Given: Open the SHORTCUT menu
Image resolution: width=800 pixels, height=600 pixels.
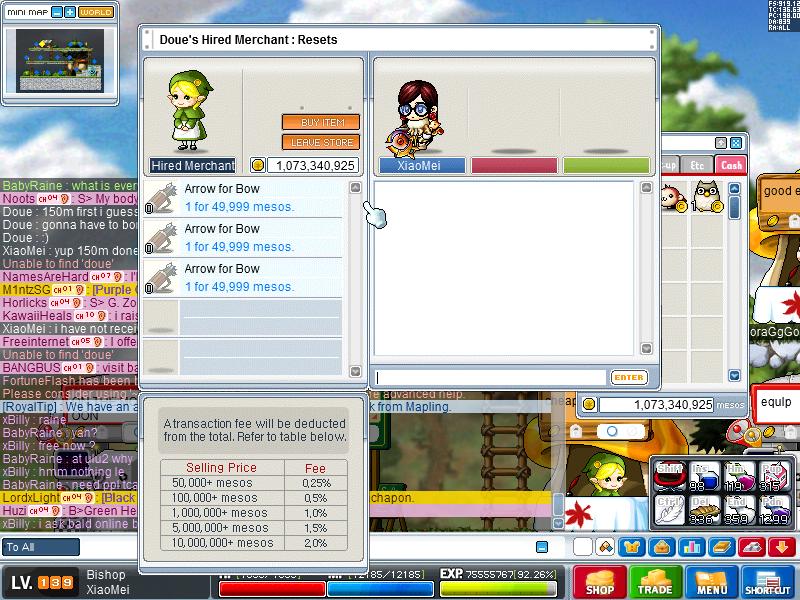Looking at the screenshot, I should 768,584.
